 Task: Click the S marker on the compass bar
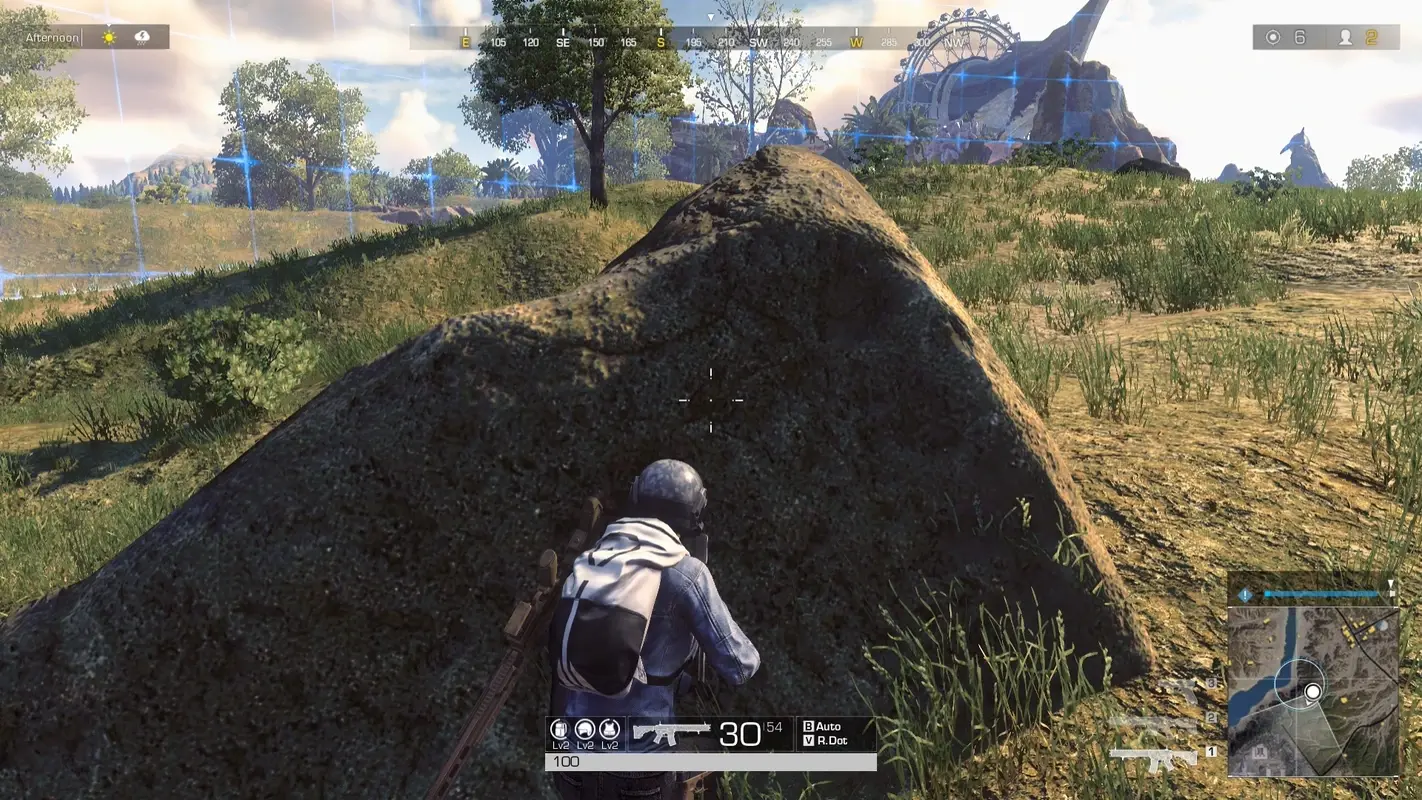click(x=661, y=44)
